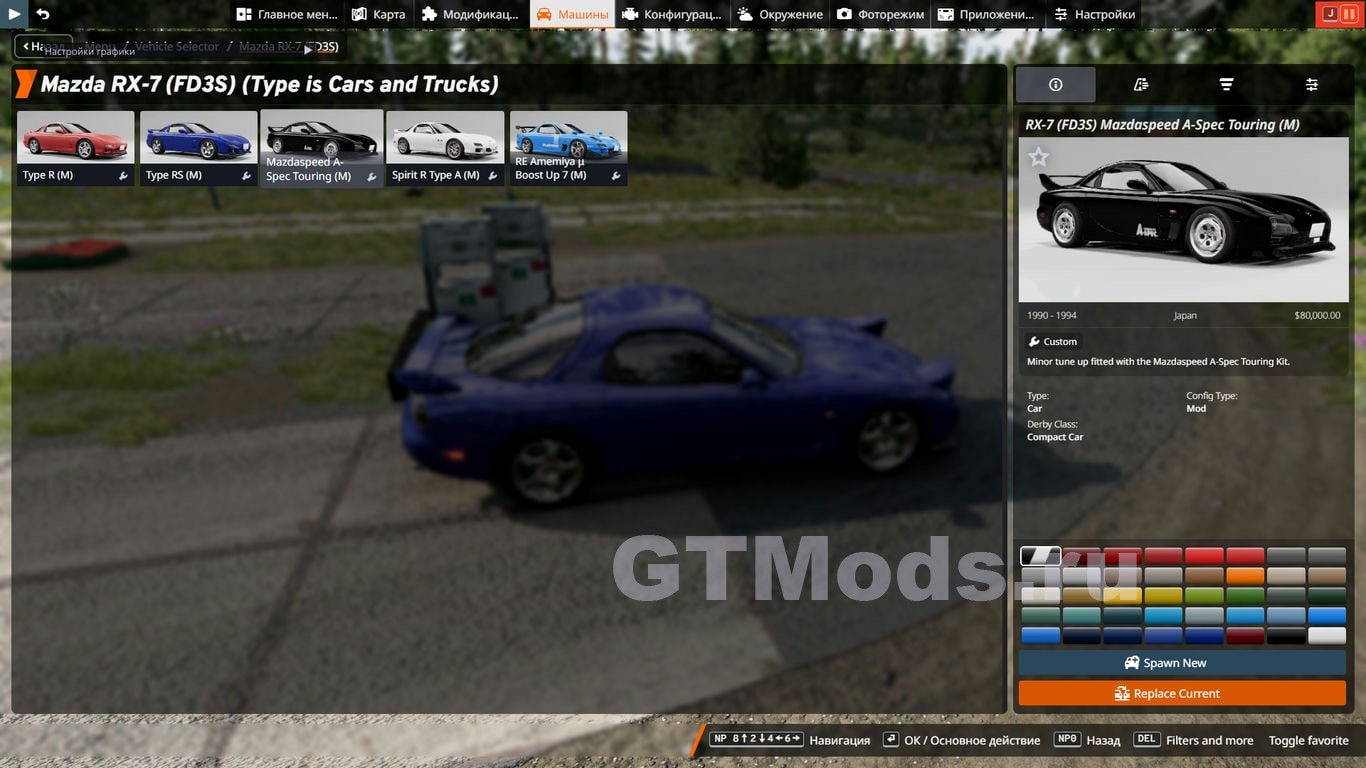Toggle the Custom badge filter
The image size is (1366, 768).
(x=1052, y=341)
